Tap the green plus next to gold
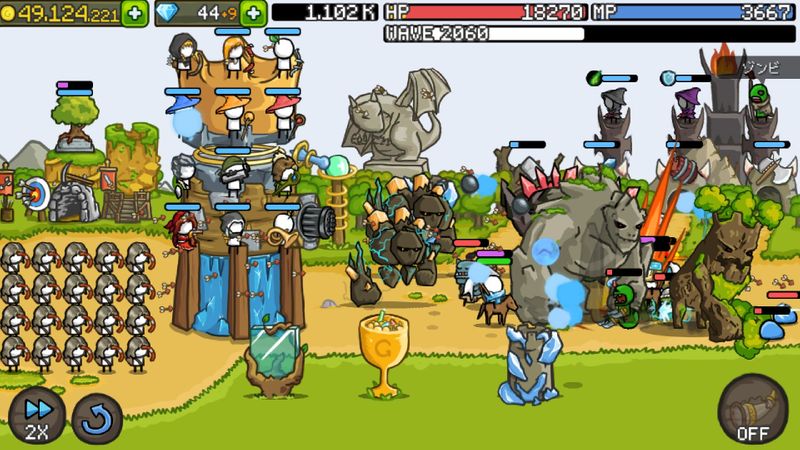 (136, 13)
